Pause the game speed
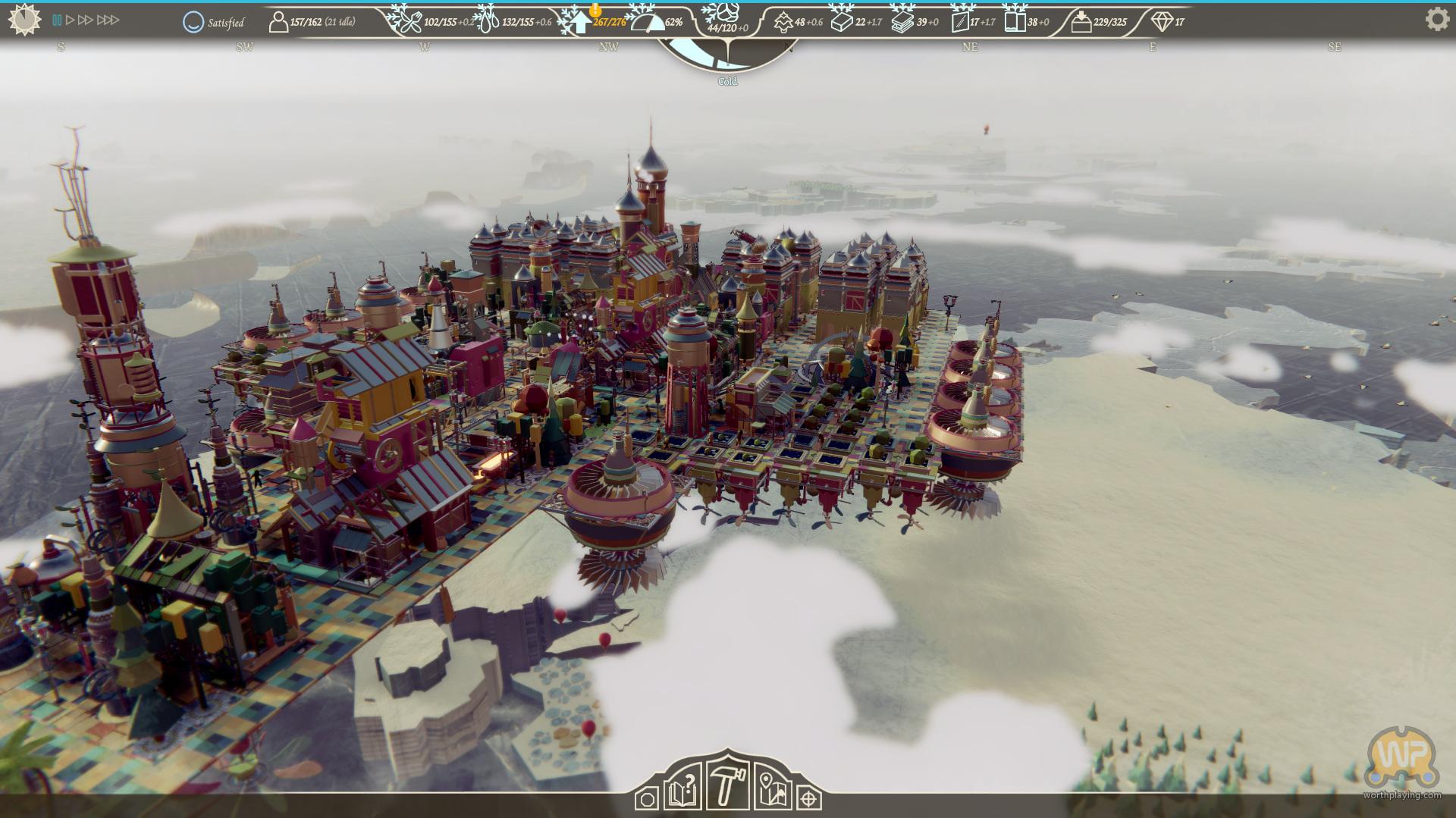The image size is (1456, 818). pos(57,20)
